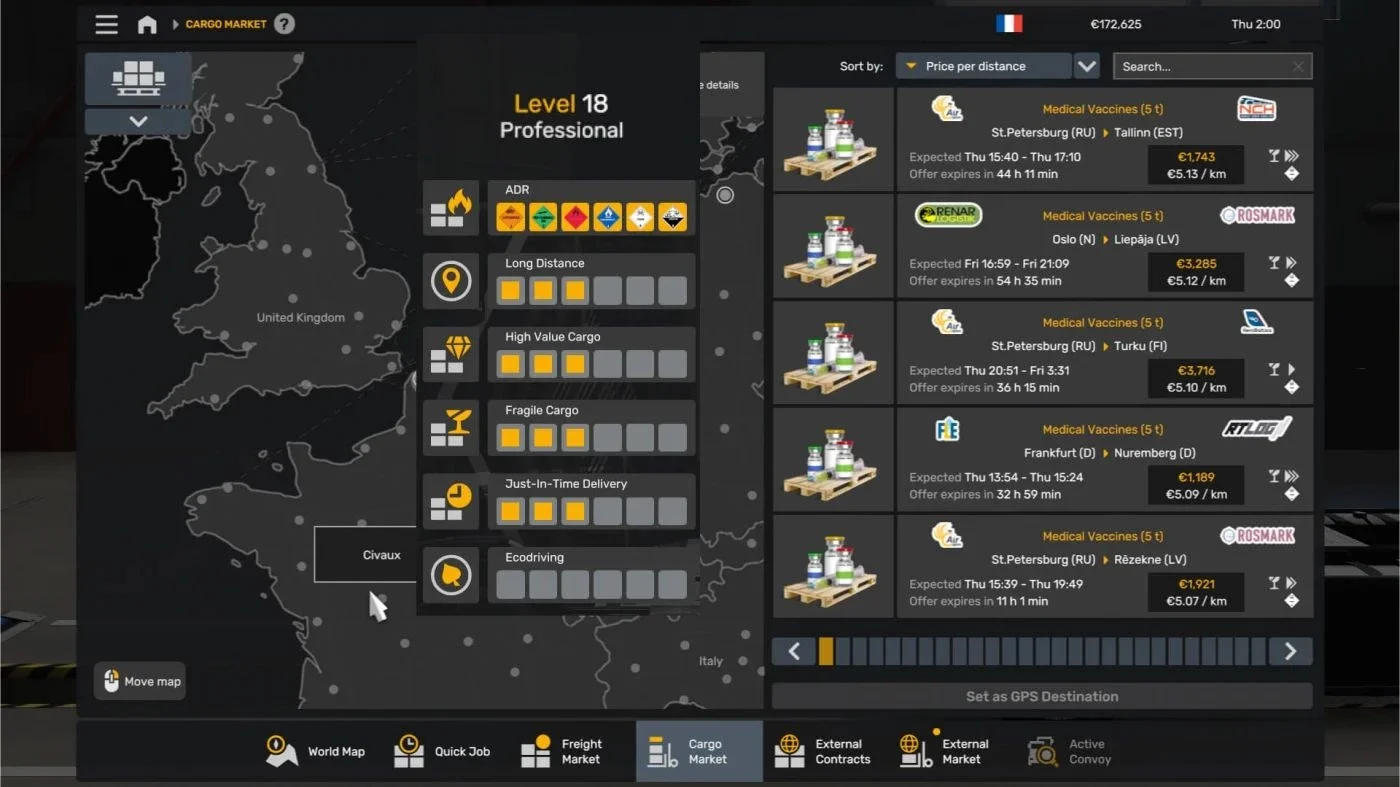Toggle an empty High Value Cargo skill slot
The width and height of the screenshot is (1400, 787).
click(607, 363)
